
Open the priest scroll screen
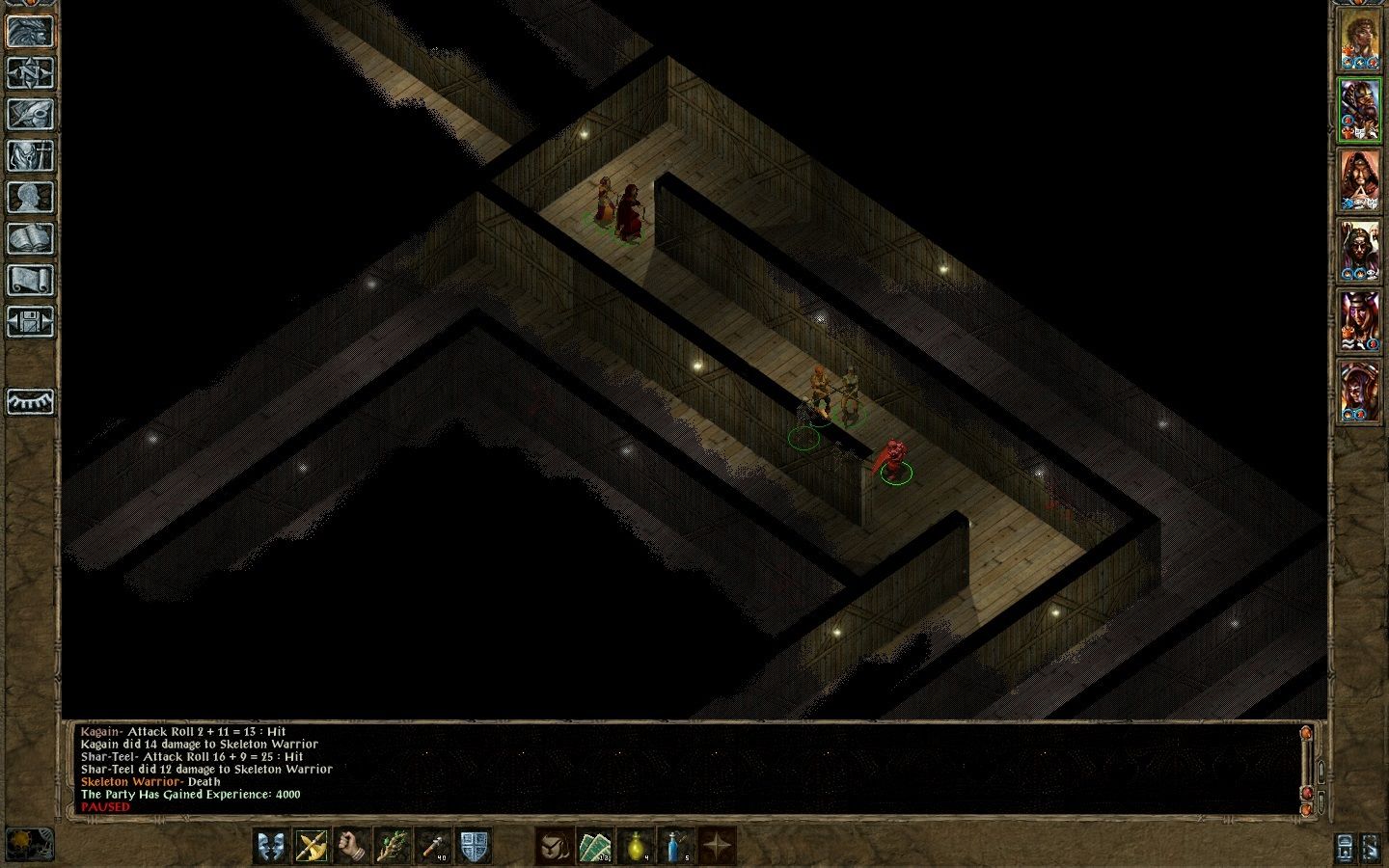30,280
